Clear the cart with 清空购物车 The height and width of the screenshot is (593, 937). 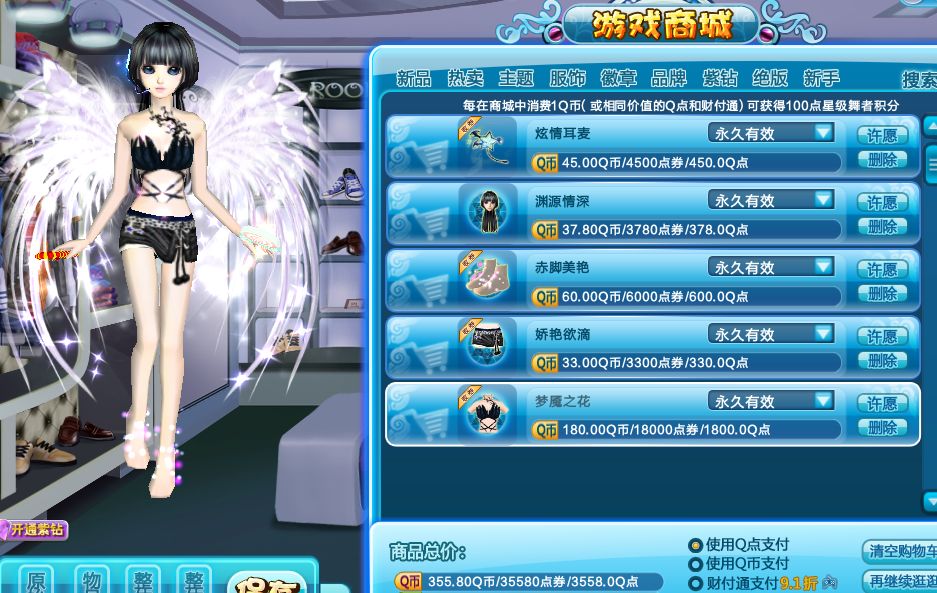(x=899, y=552)
